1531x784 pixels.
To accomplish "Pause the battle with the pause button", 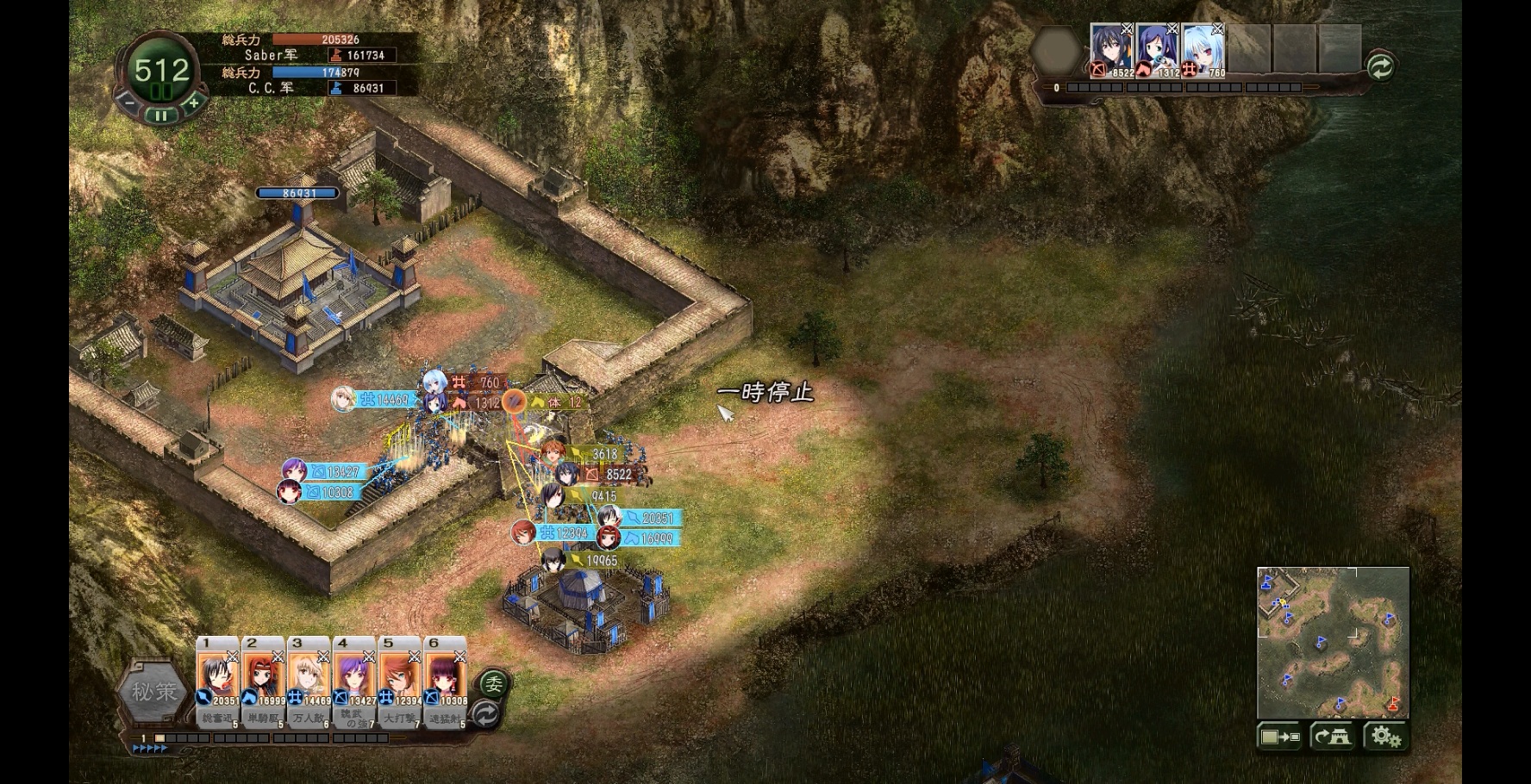I will (161, 115).
